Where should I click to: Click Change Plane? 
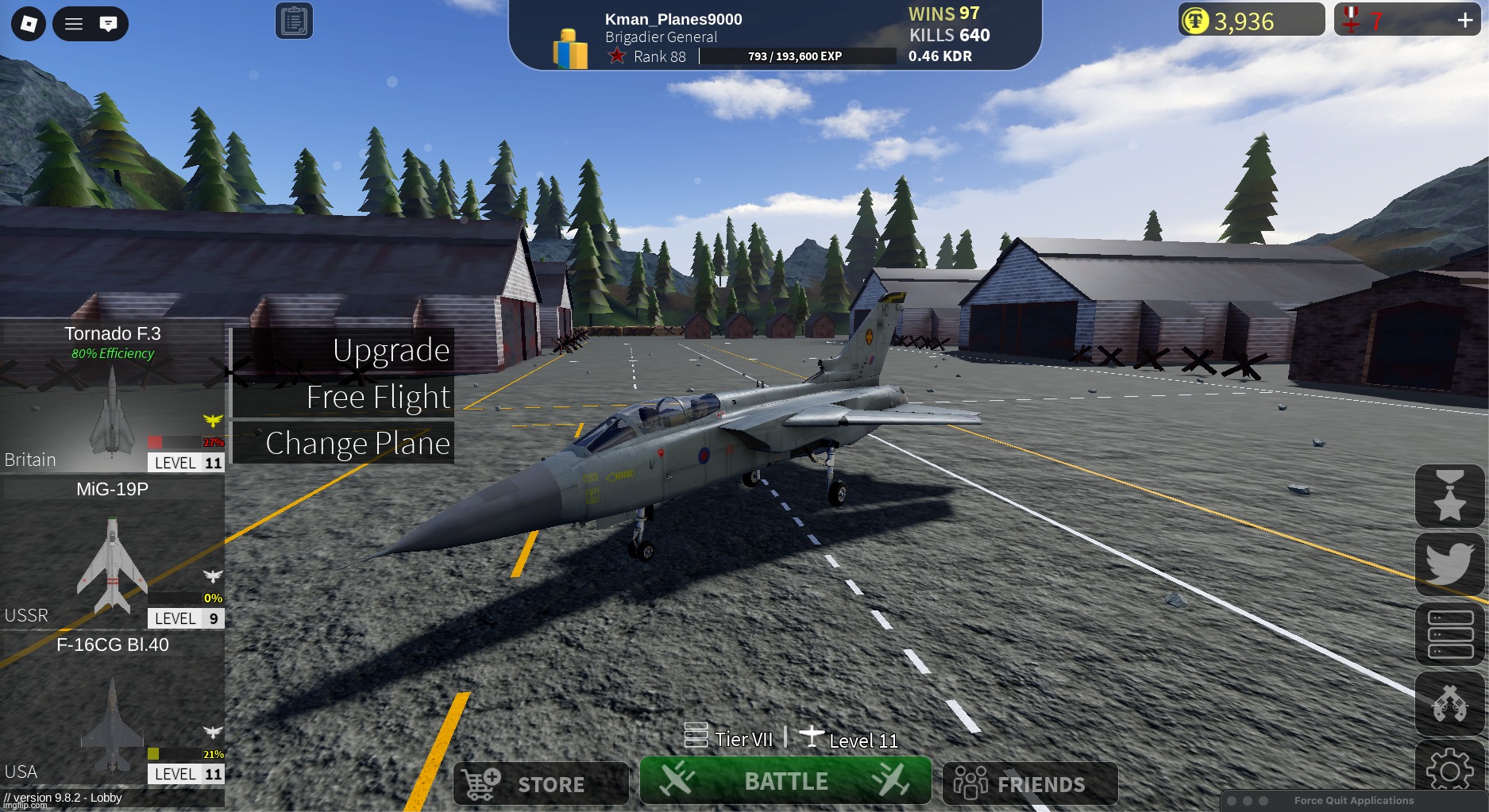[x=343, y=443]
